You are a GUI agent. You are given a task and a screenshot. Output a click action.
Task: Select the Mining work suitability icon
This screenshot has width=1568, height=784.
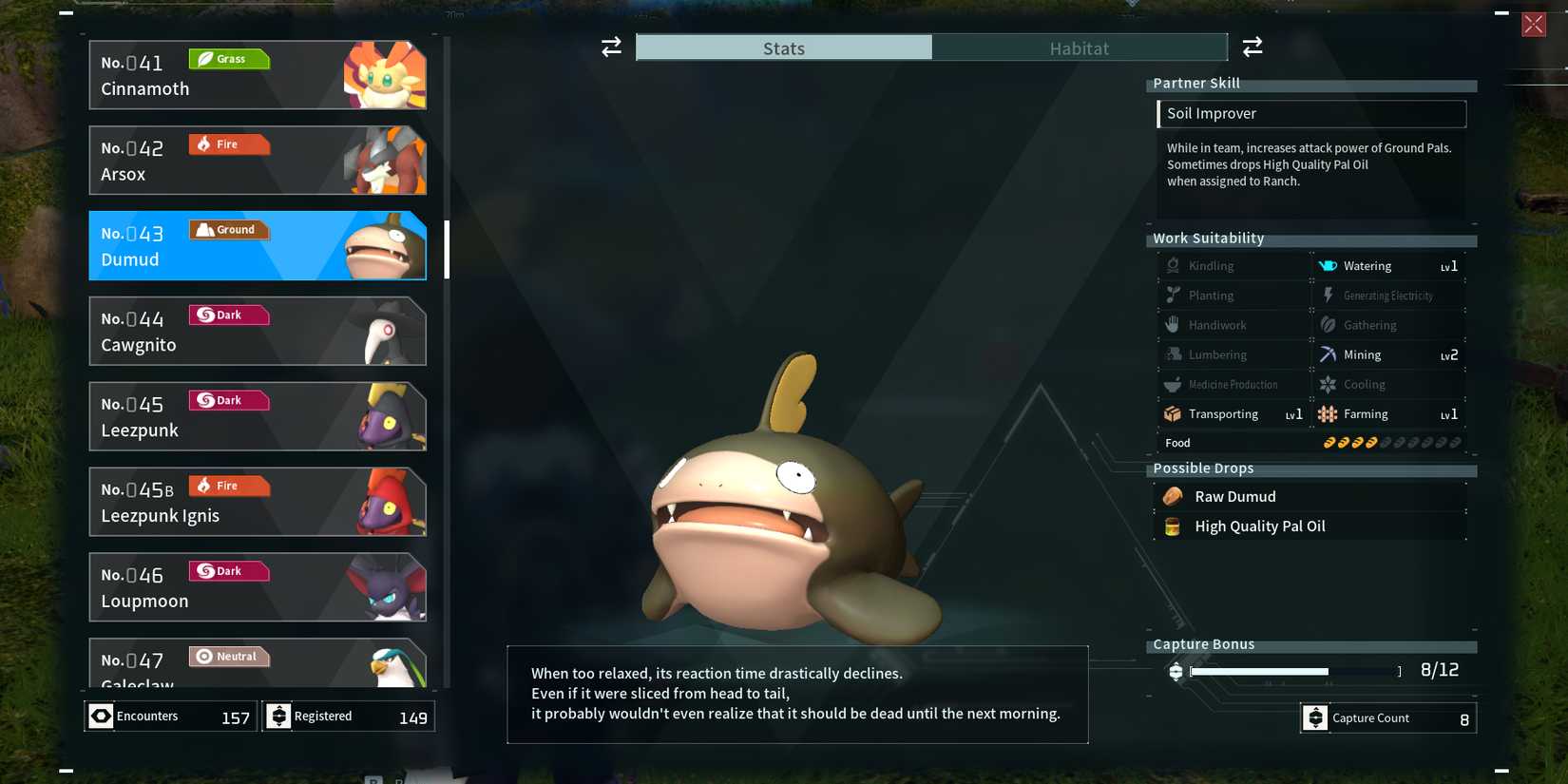(1328, 354)
